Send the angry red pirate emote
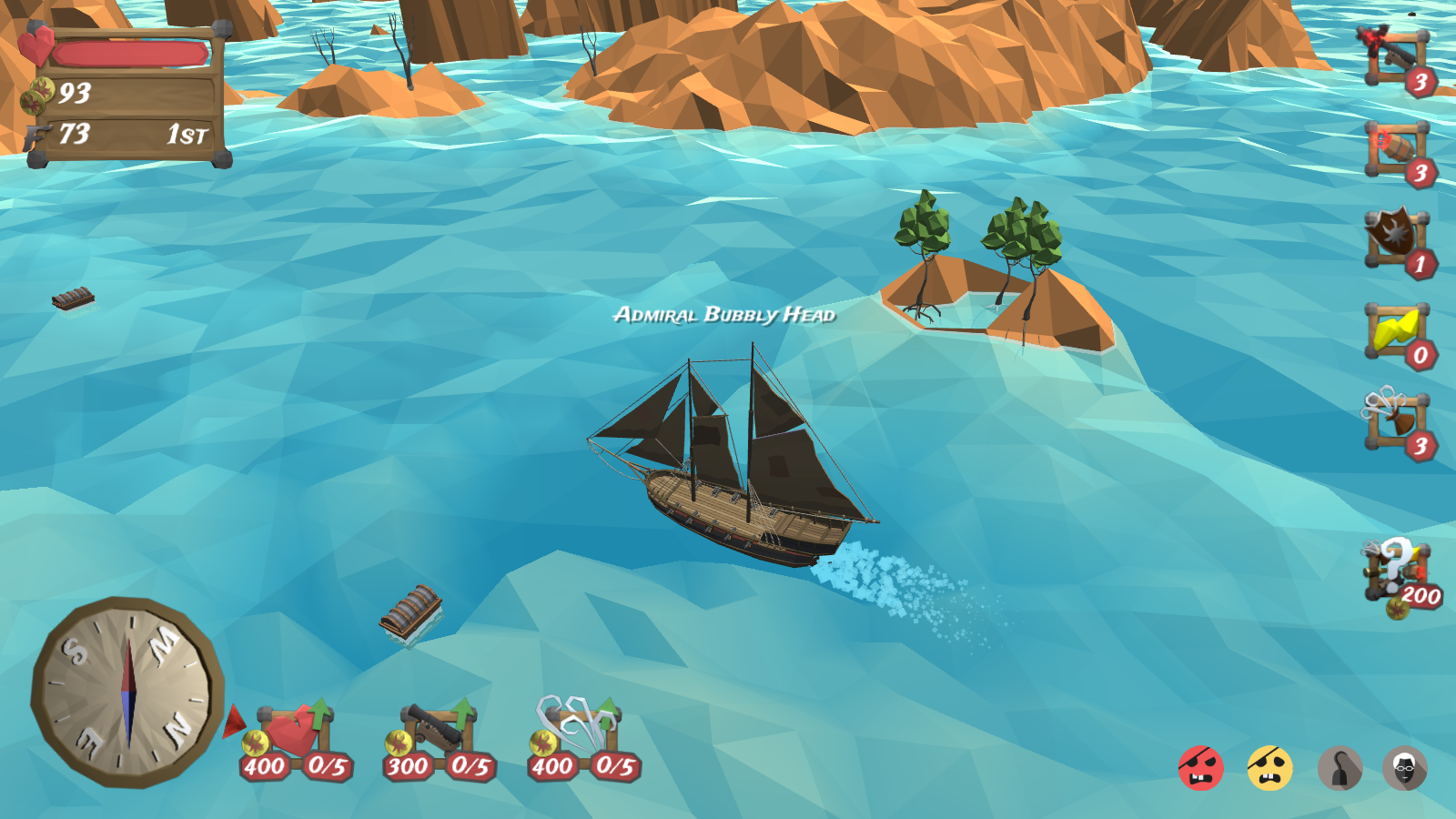Viewport: 1456px width, 819px height. pyautogui.click(x=1200, y=768)
